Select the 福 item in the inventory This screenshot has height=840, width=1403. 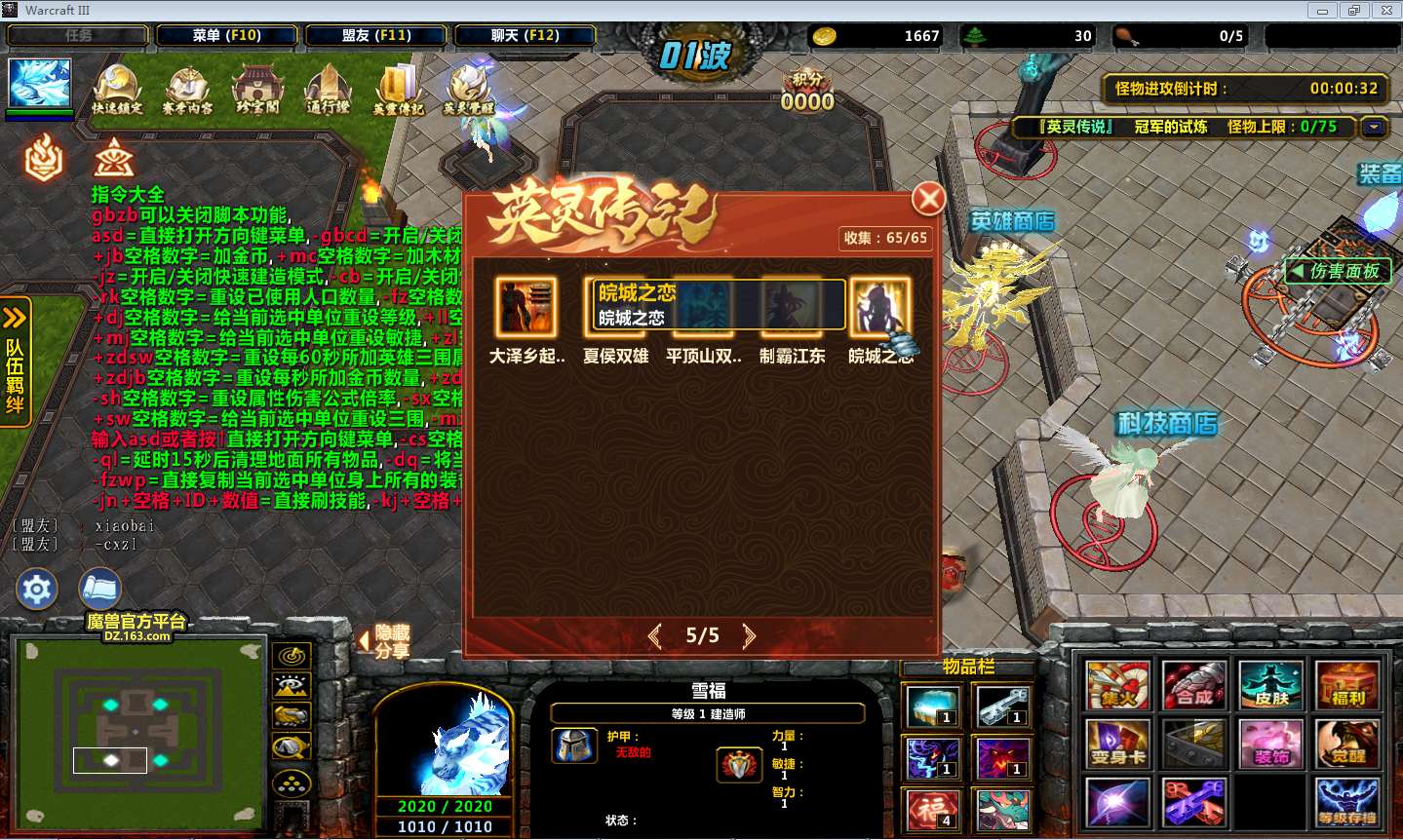tap(933, 809)
